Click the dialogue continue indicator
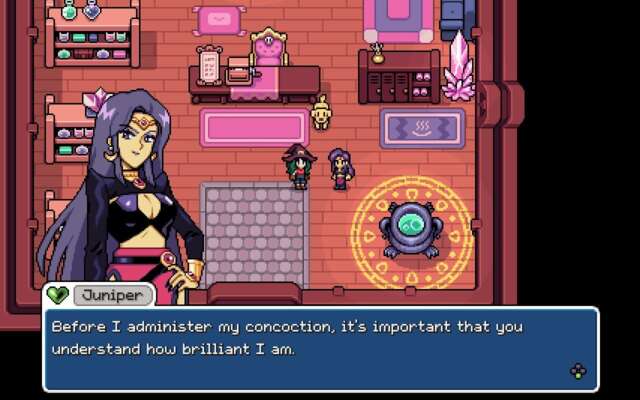The image size is (640, 400). [577, 372]
